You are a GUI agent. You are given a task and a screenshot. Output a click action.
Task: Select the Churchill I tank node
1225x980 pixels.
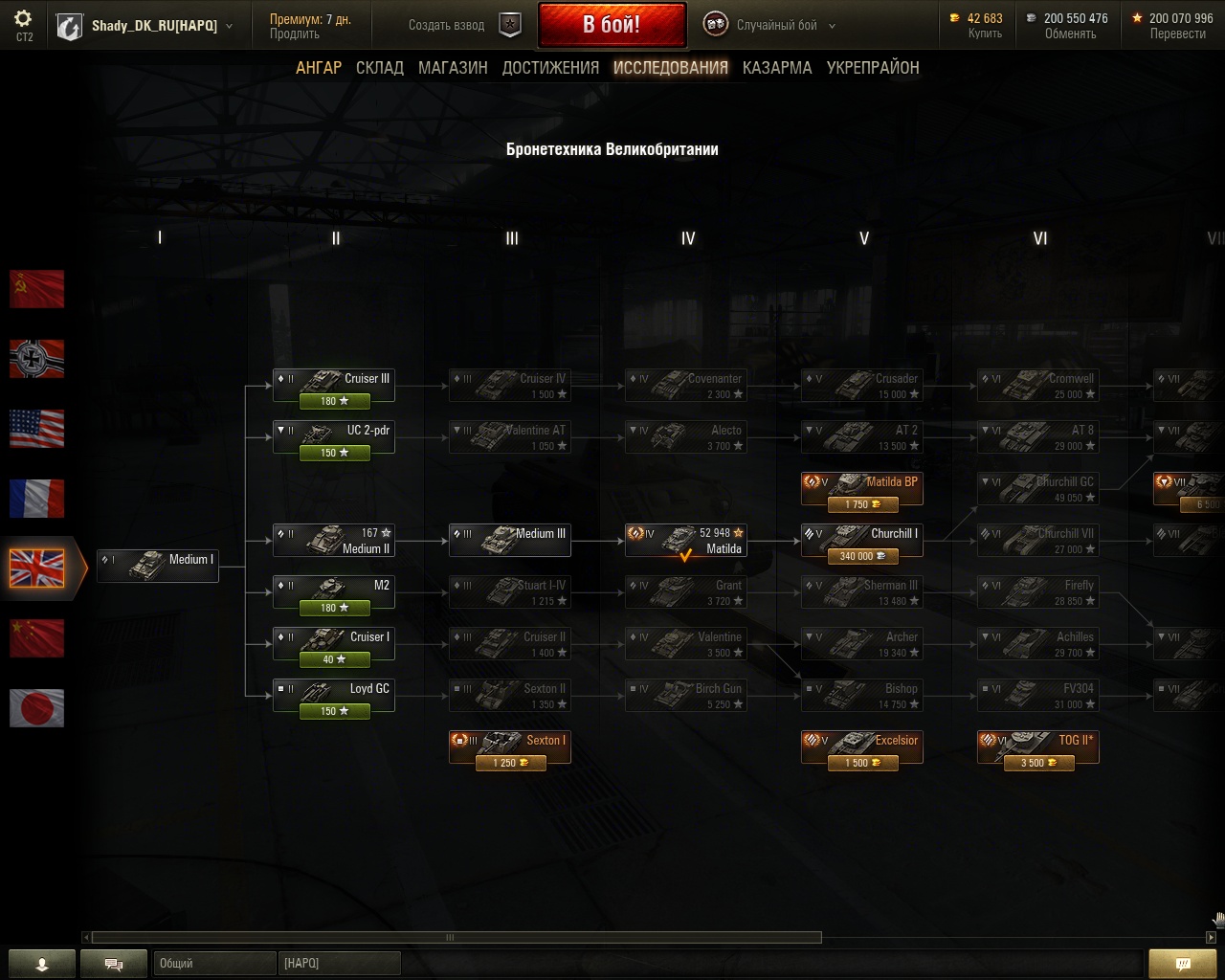point(861,541)
